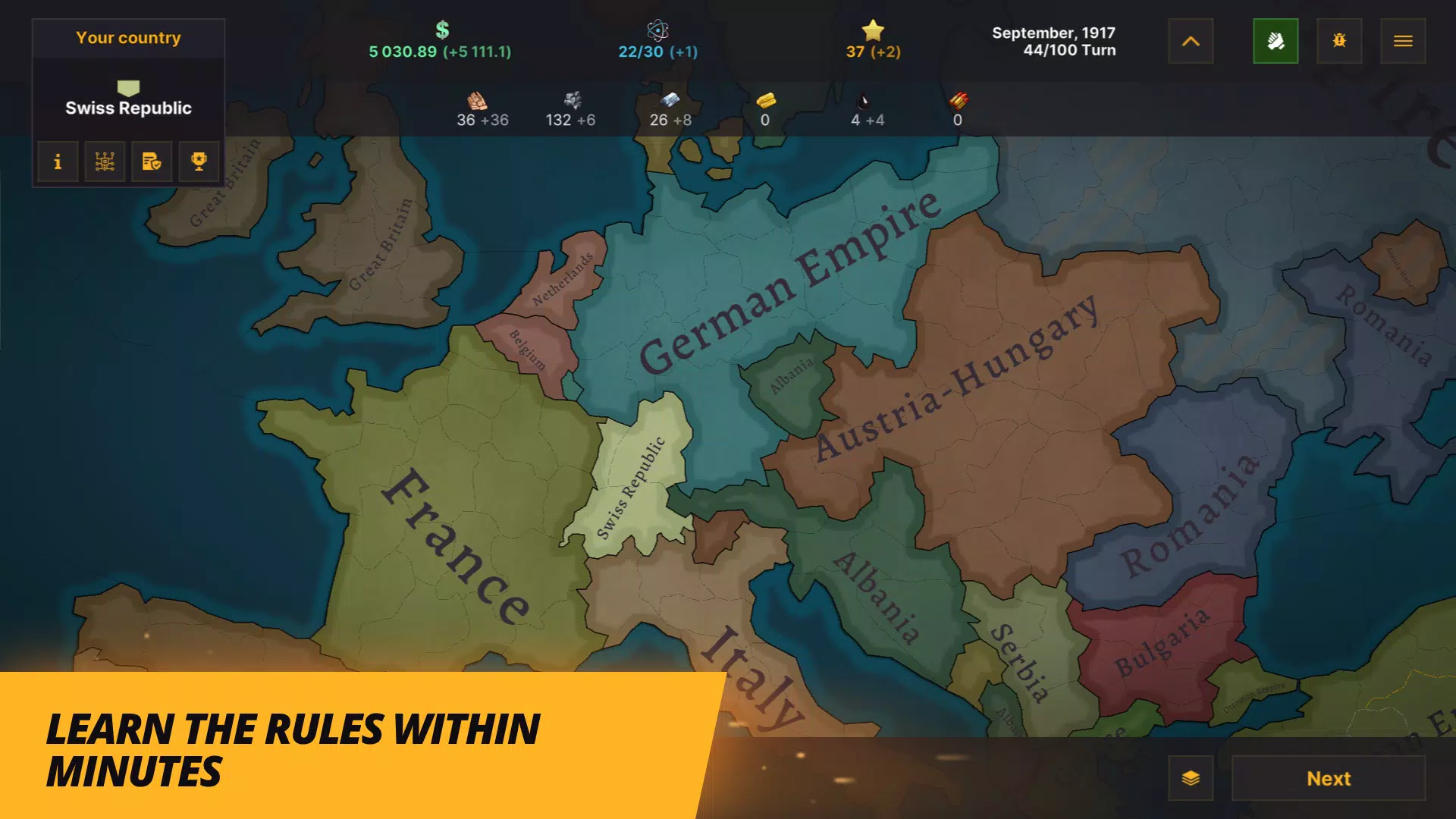
Task: Open the technology tree icon
Action: [x=105, y=162]
